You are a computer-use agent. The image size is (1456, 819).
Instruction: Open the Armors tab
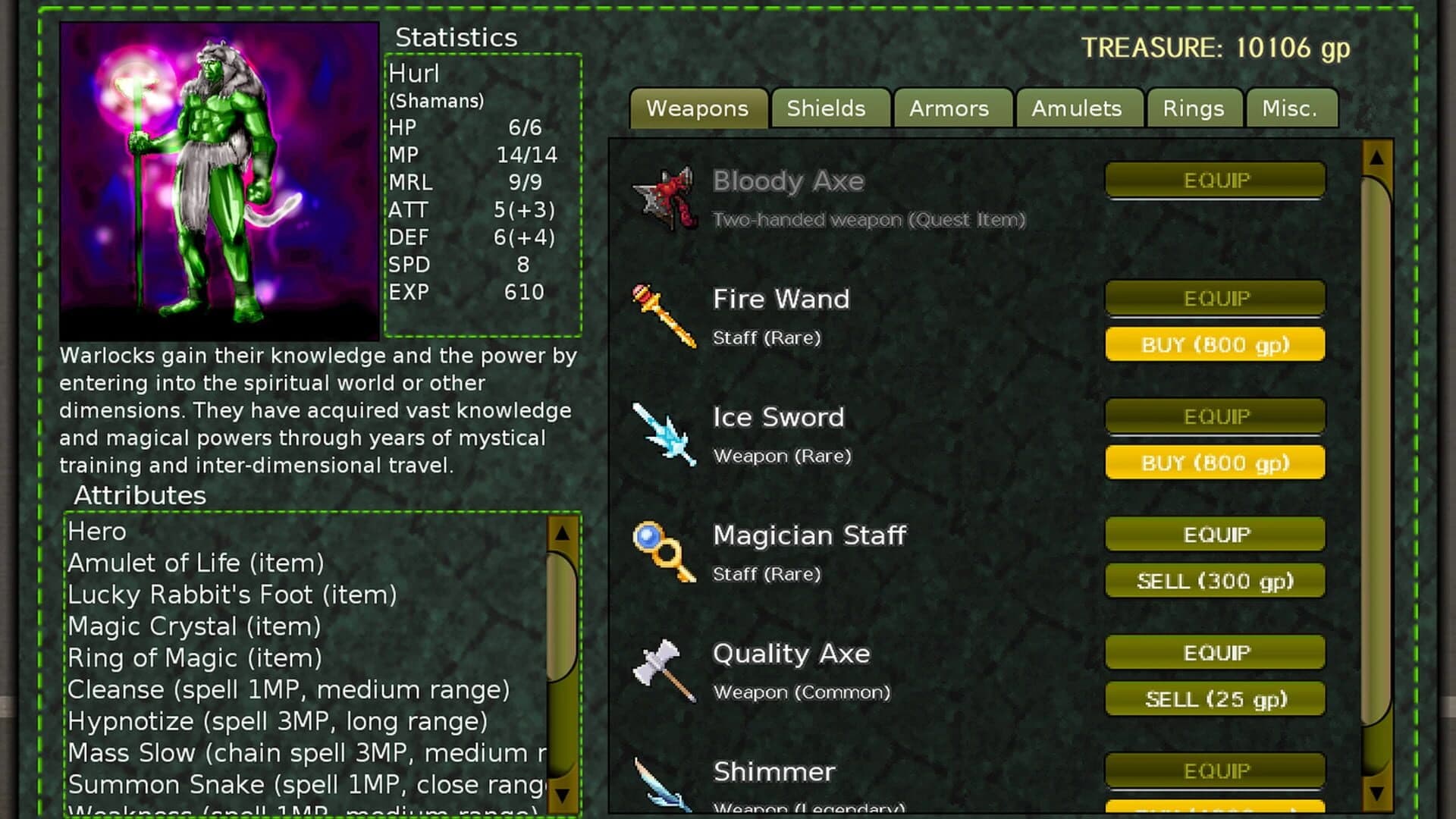tap(951, 108)
